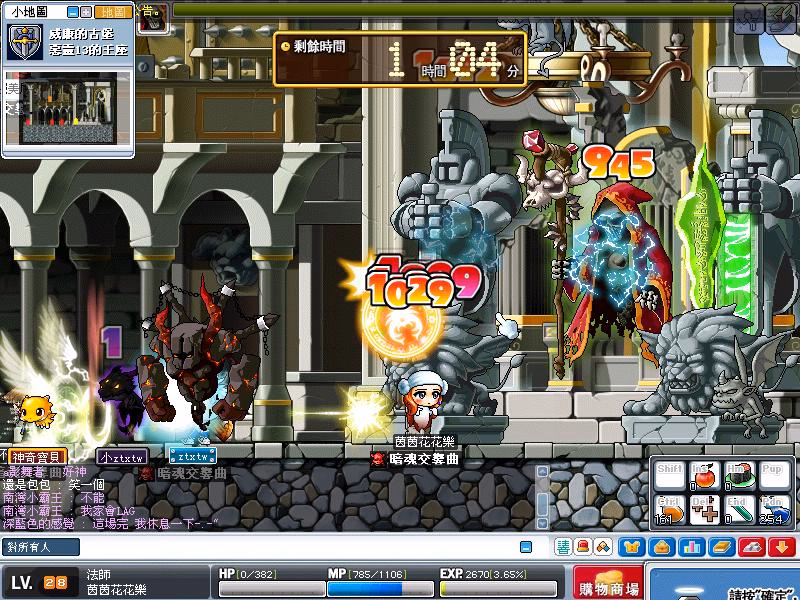Viewport: 800px width, 600px height.
Task: Use the red apple quickslot item
Action: point(704,476)
